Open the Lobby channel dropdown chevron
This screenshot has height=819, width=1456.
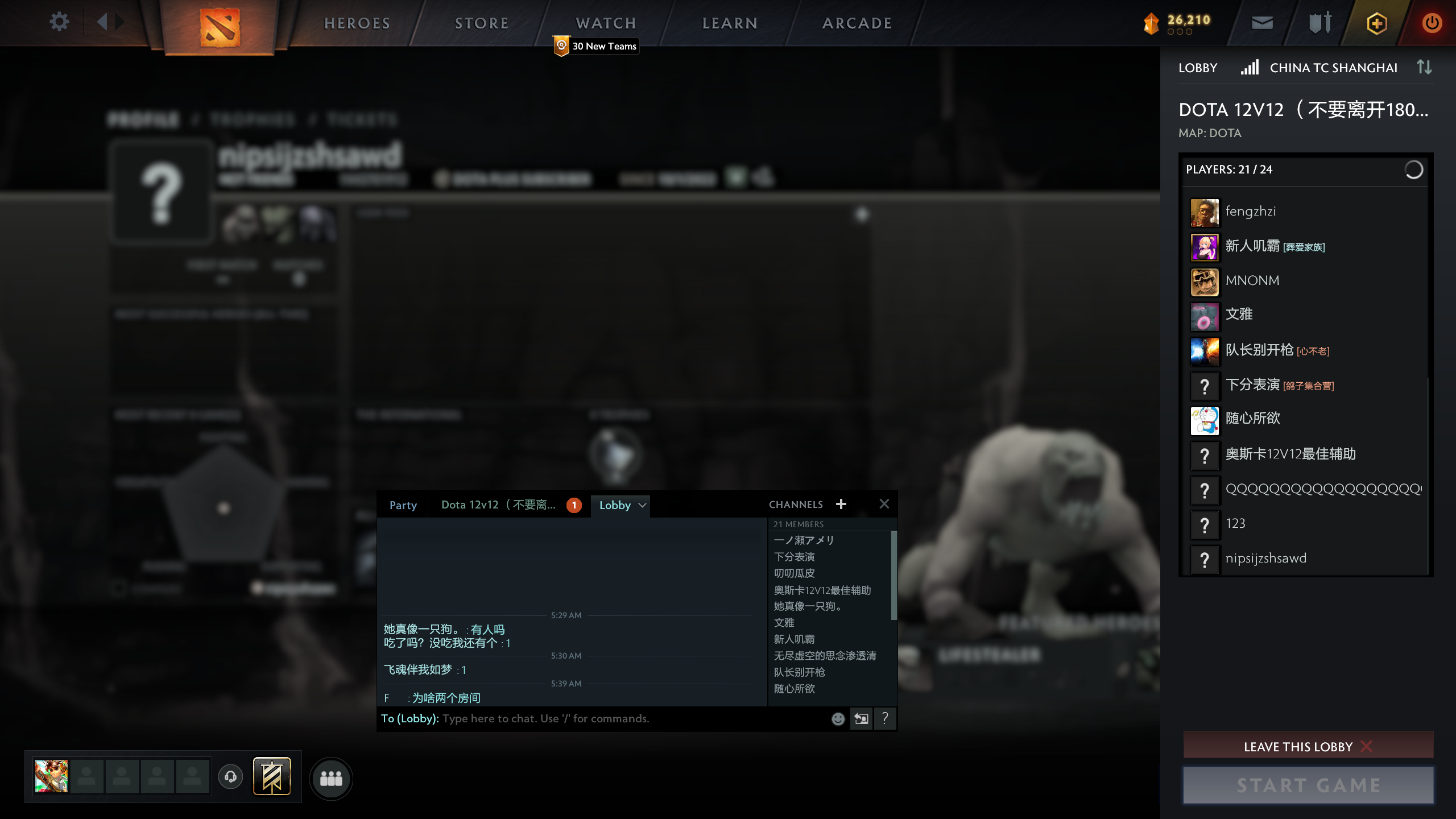[643, 505]
